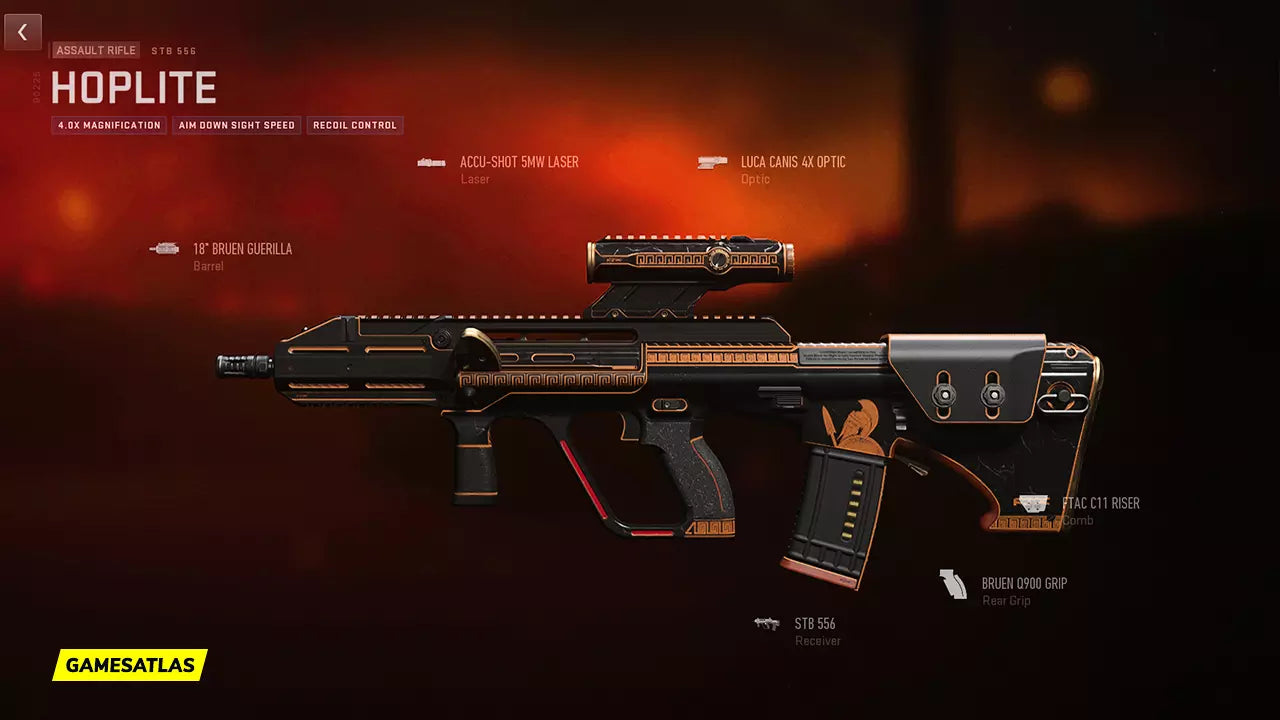Click the 4.0x Magnification tag
The width and height of the screenshot is (1280, 720).
109,125
